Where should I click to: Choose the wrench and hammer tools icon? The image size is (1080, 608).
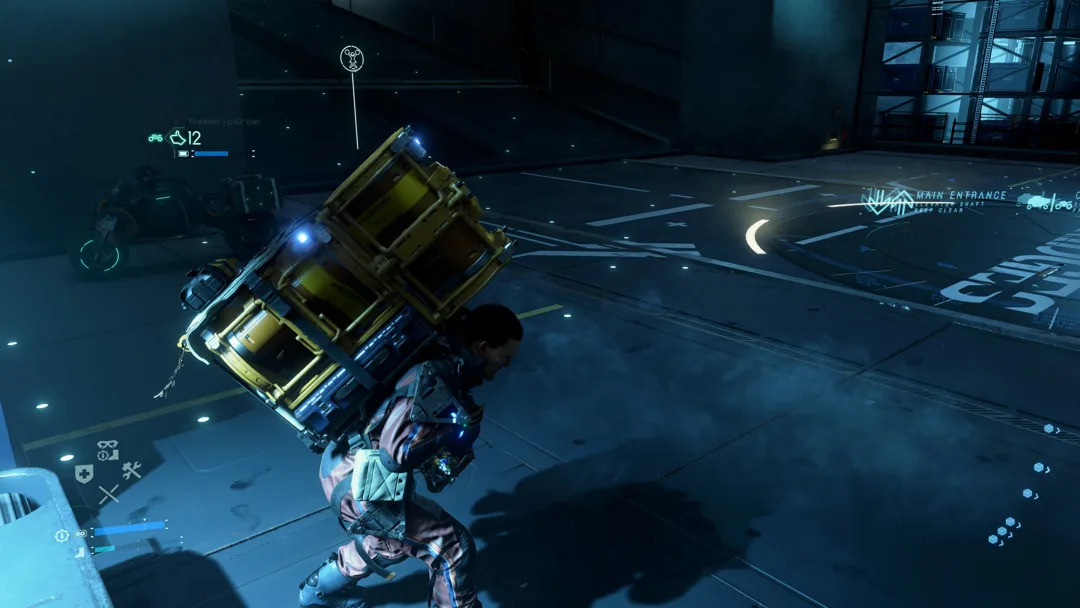(131, 470)
